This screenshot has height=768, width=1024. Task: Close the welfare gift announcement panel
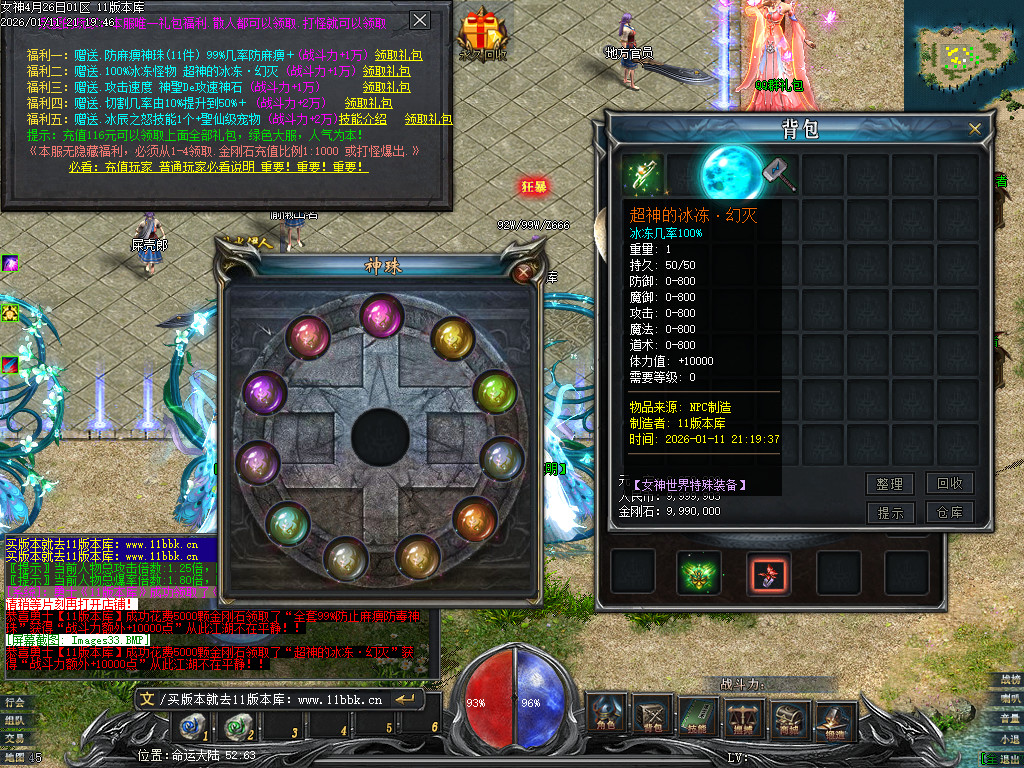click(420, 20)
